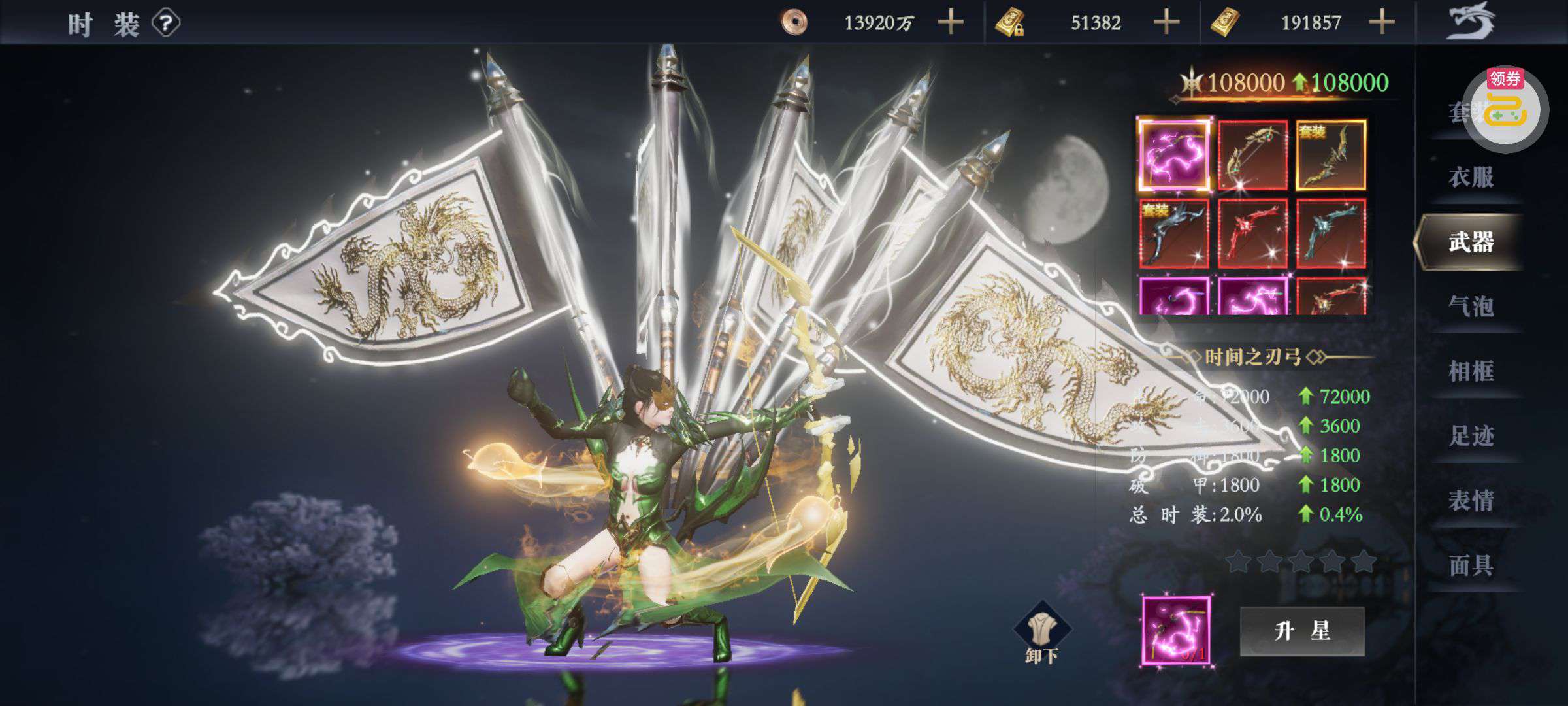Open the 表情 tab
Screen dimensions: 1568x706
click(1471, 501)
